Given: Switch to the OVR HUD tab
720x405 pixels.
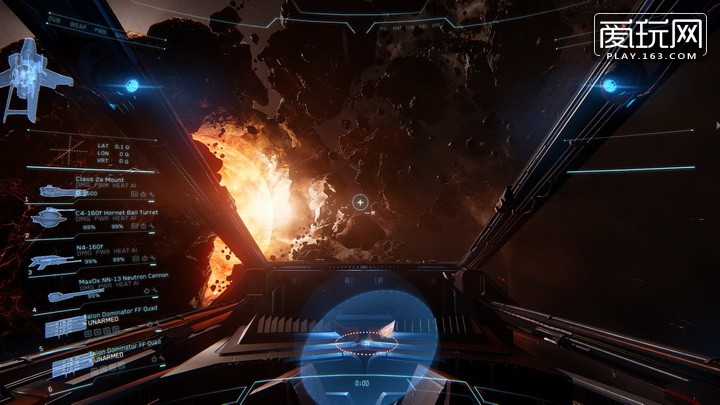Looking at the screenshot, I should pyautogui.click(x=53, y=18).
